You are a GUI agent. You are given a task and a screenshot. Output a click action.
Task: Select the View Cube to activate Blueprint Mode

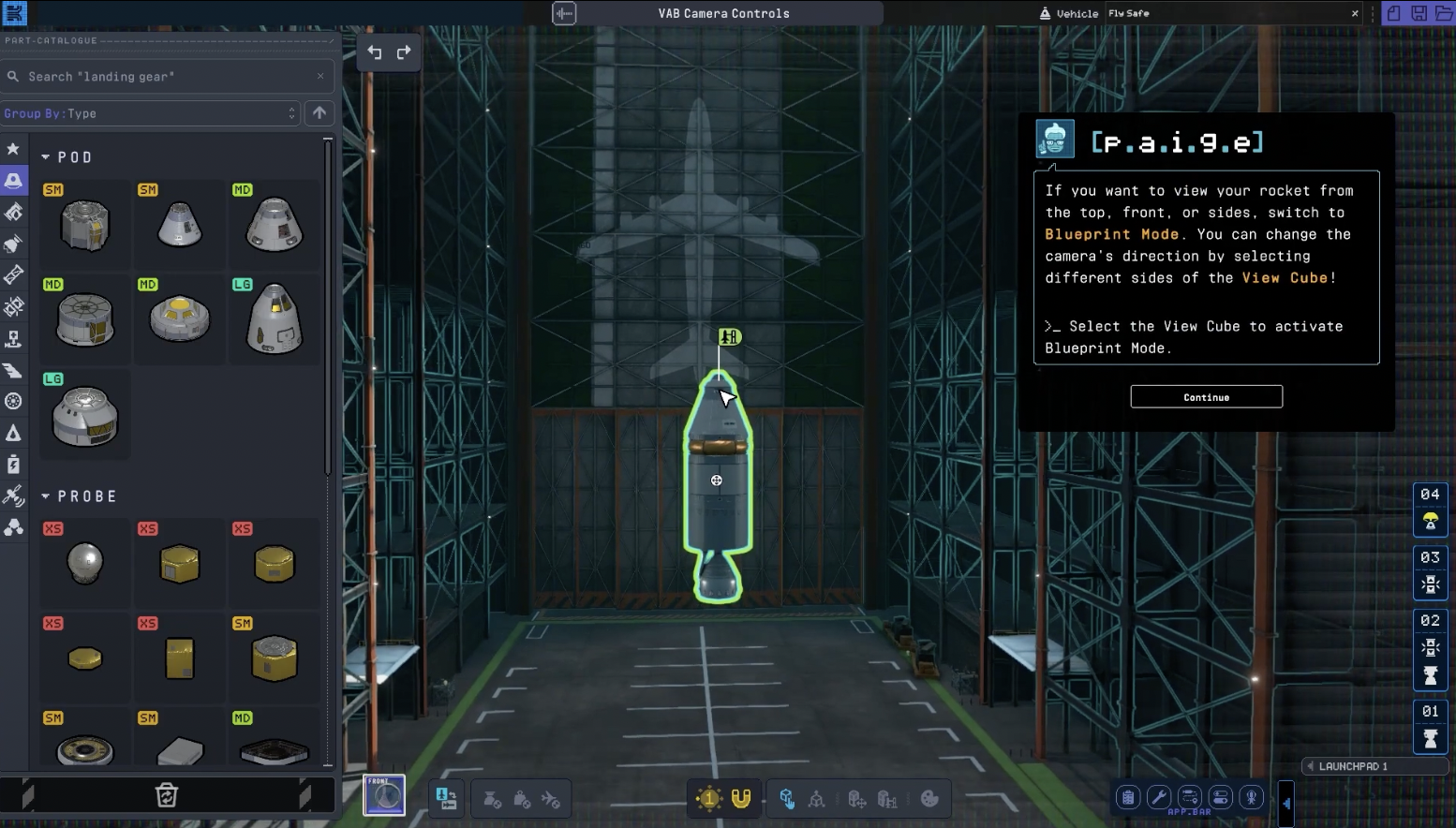[384, 796]
